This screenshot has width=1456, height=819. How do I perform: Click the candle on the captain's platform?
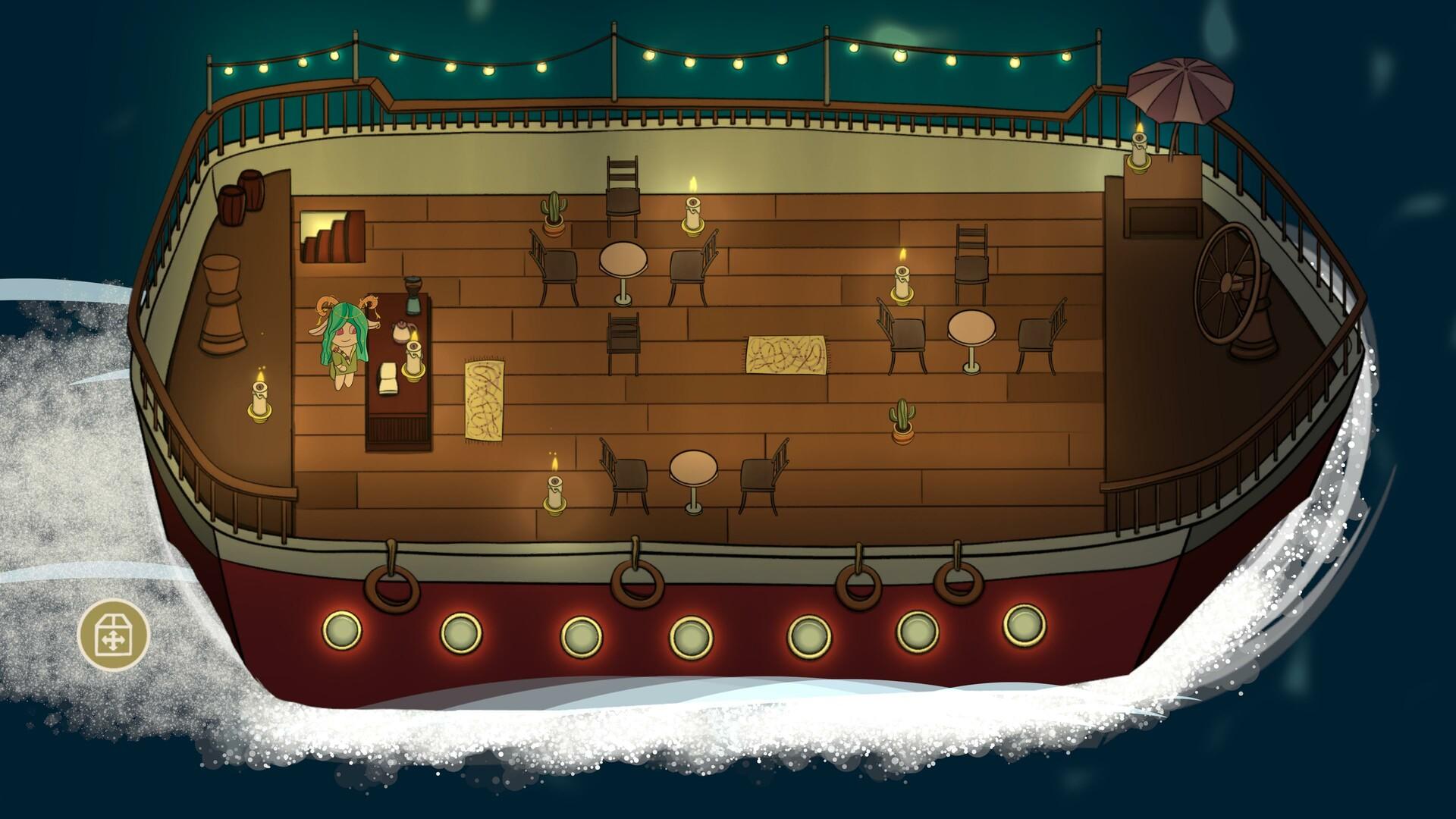(x=1137, y=150)
